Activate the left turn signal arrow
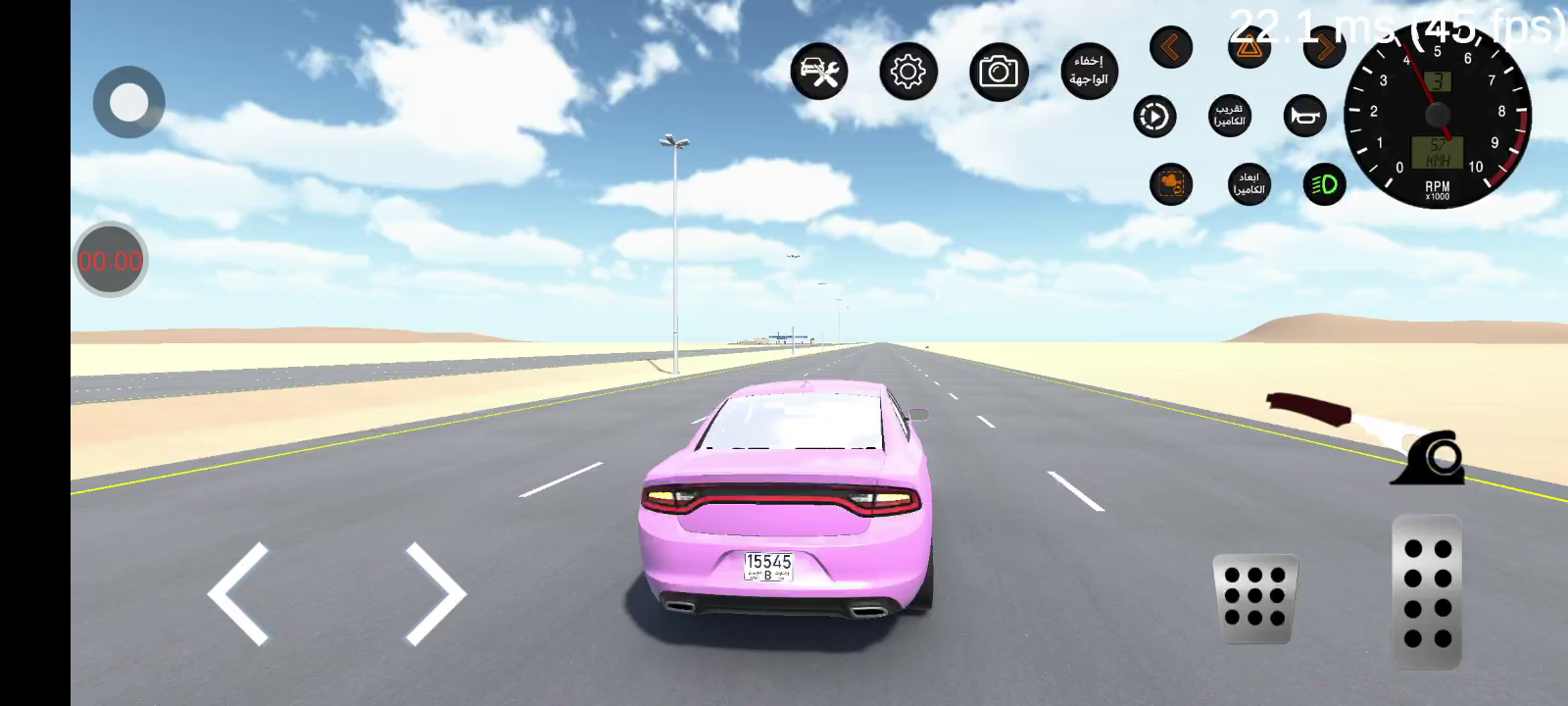The height and width of the screenshot is (706, 1568). [x=1171, y=46]
